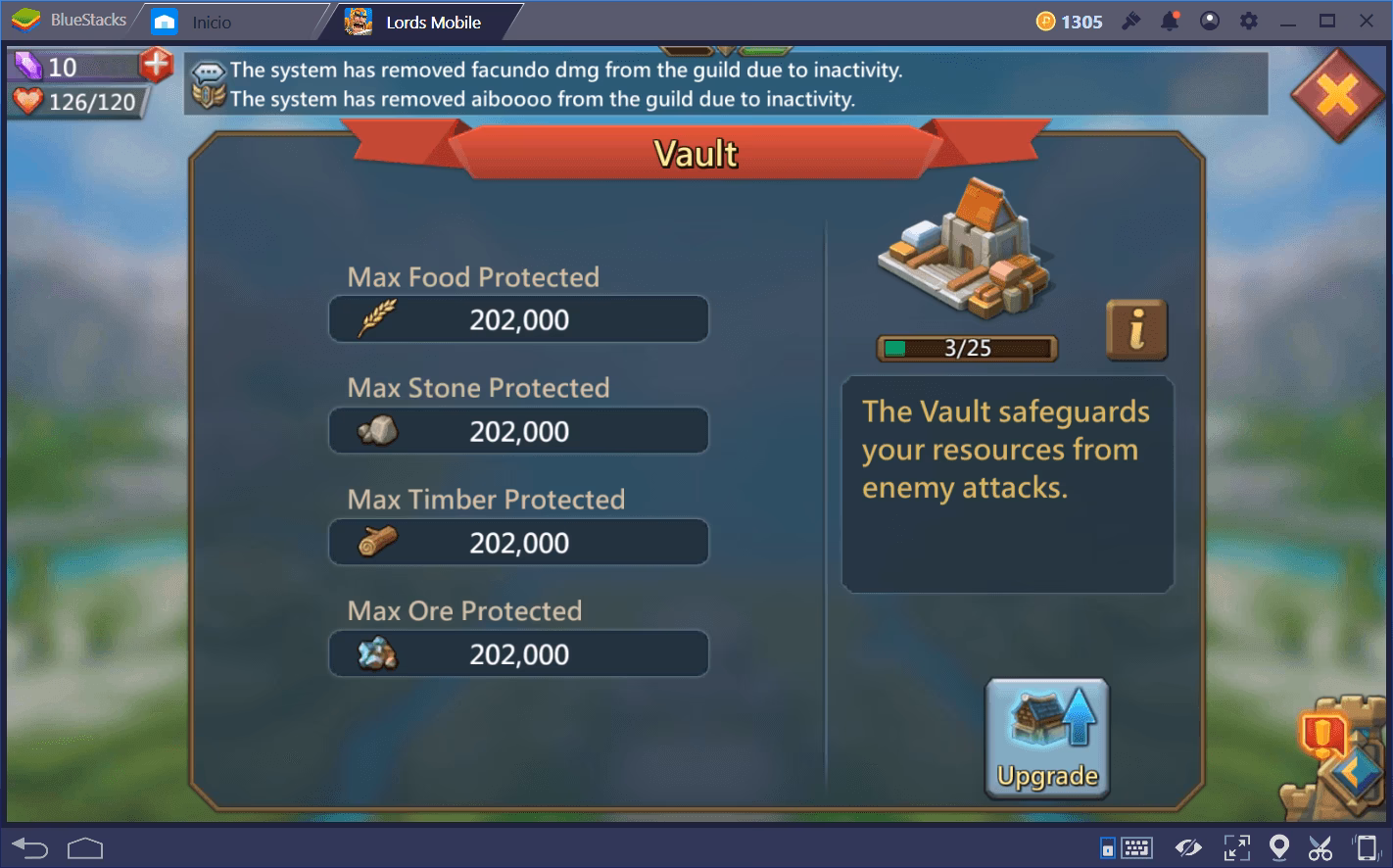Toggle the keyboard controls icon
The height and width of the screenshot is (868, 1393).
tap(1135, 845)
